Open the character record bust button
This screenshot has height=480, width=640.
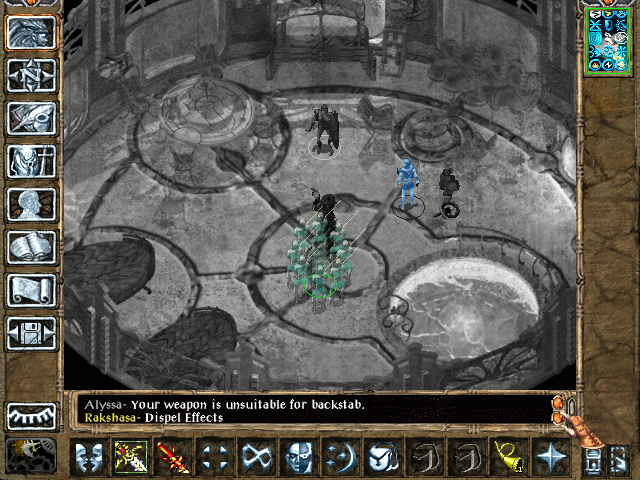click(31, 204)
